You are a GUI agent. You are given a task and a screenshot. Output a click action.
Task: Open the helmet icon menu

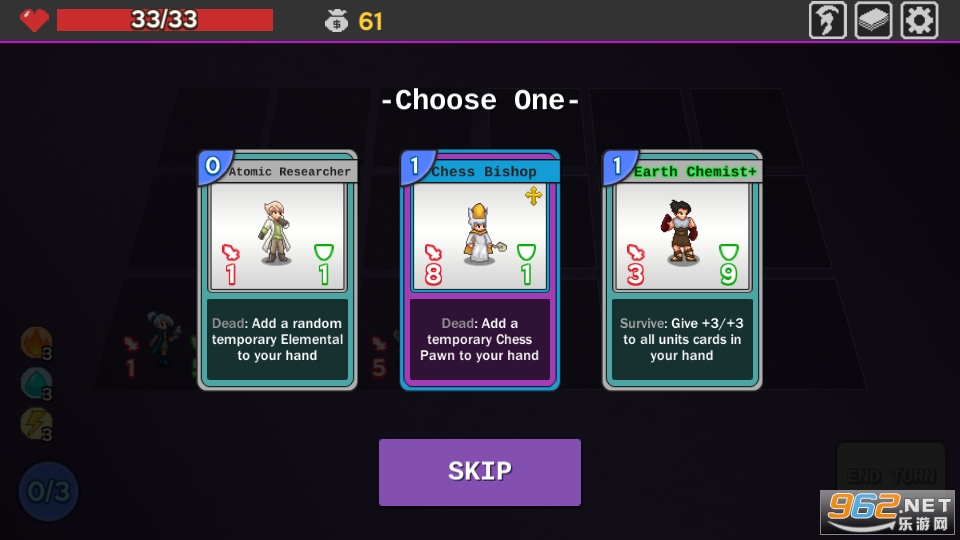click(827, 20)
